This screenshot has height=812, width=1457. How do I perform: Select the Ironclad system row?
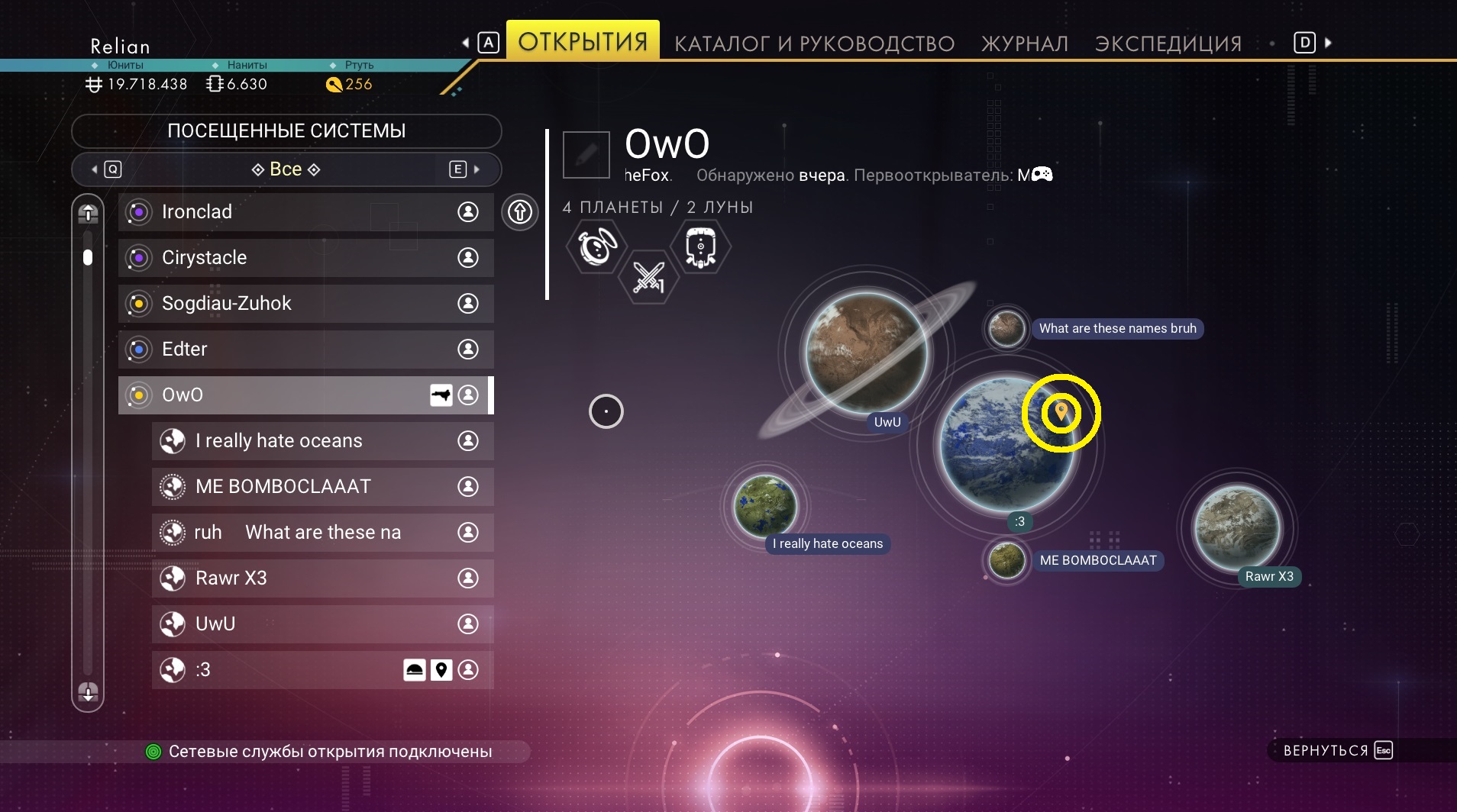pyautogui.click(x=305, y=212)
